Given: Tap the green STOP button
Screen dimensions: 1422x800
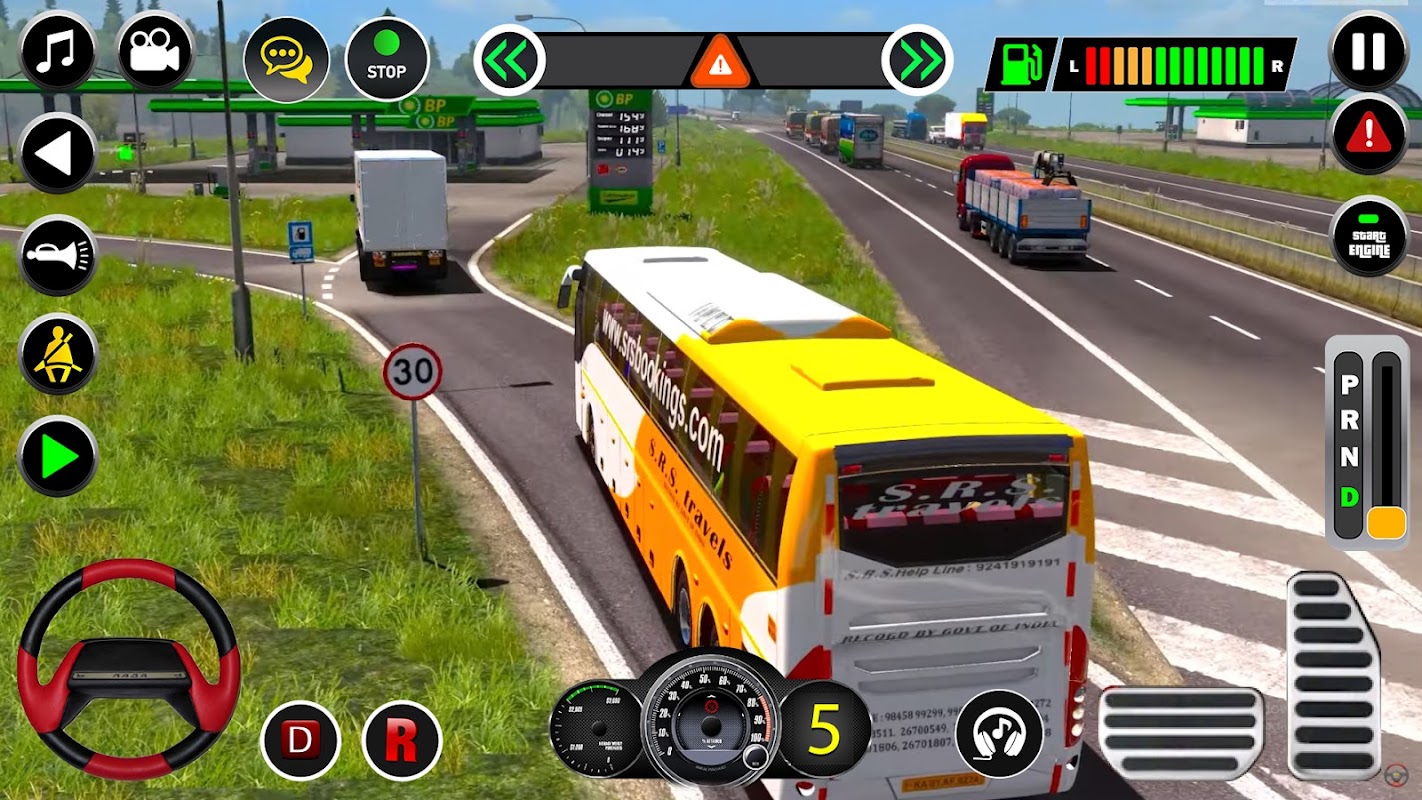Looking at the screenshot, I should click(386, 59).
